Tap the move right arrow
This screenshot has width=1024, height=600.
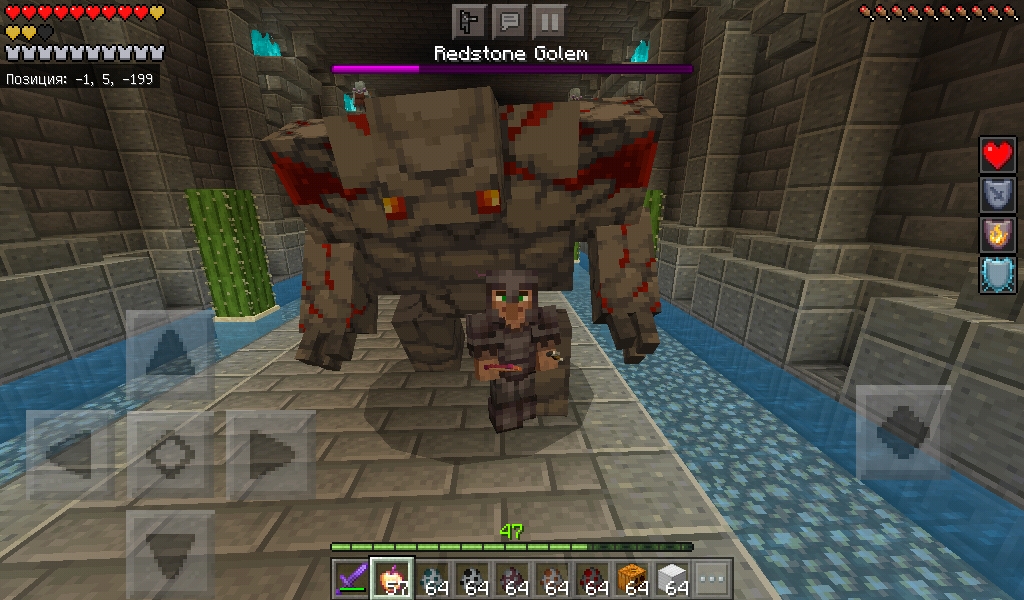(x=270, y=456)
